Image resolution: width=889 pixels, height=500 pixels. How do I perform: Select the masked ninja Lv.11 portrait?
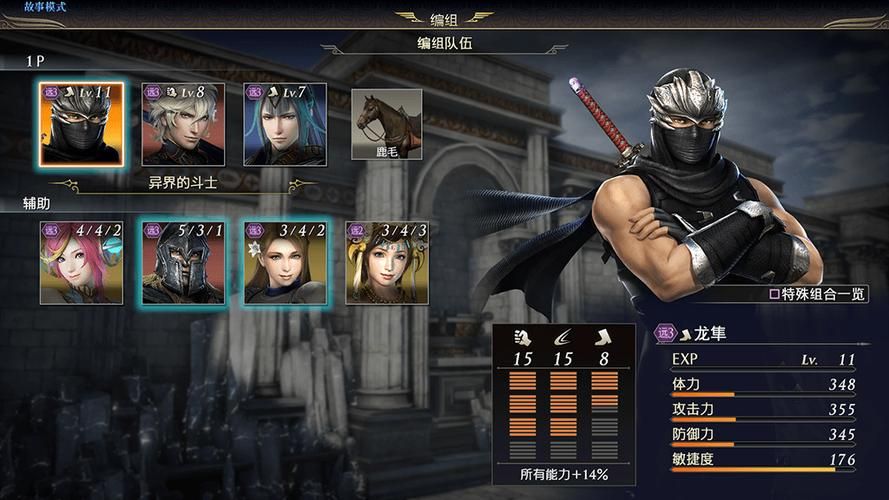[82, 124]
